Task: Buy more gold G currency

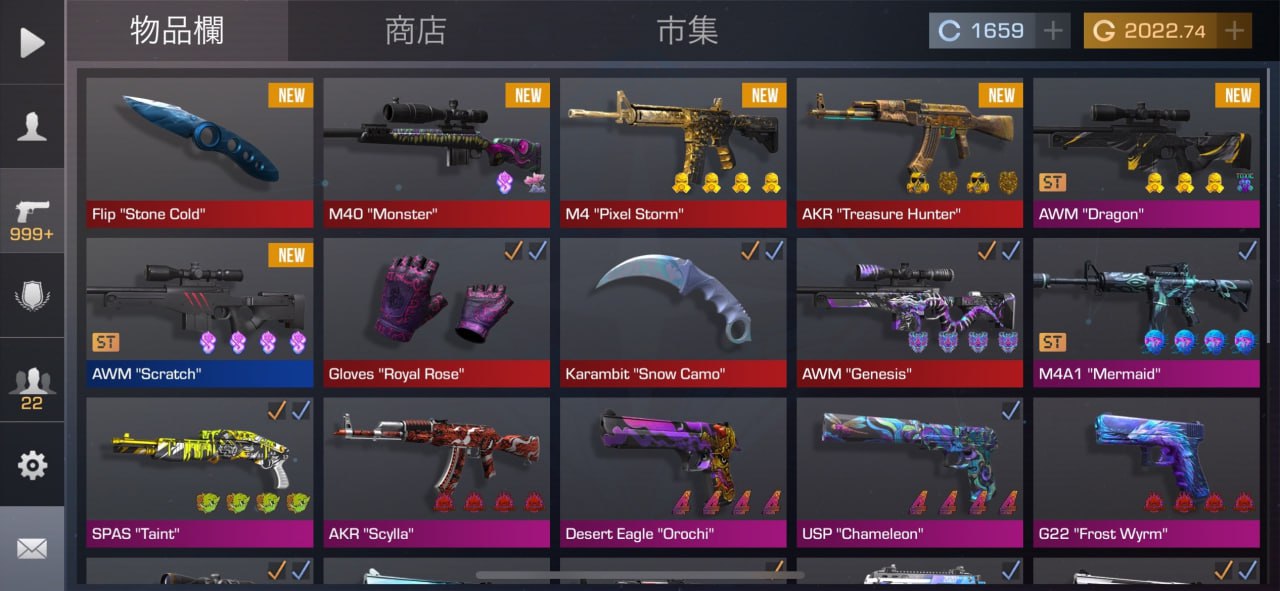Action: [1236, 31]
